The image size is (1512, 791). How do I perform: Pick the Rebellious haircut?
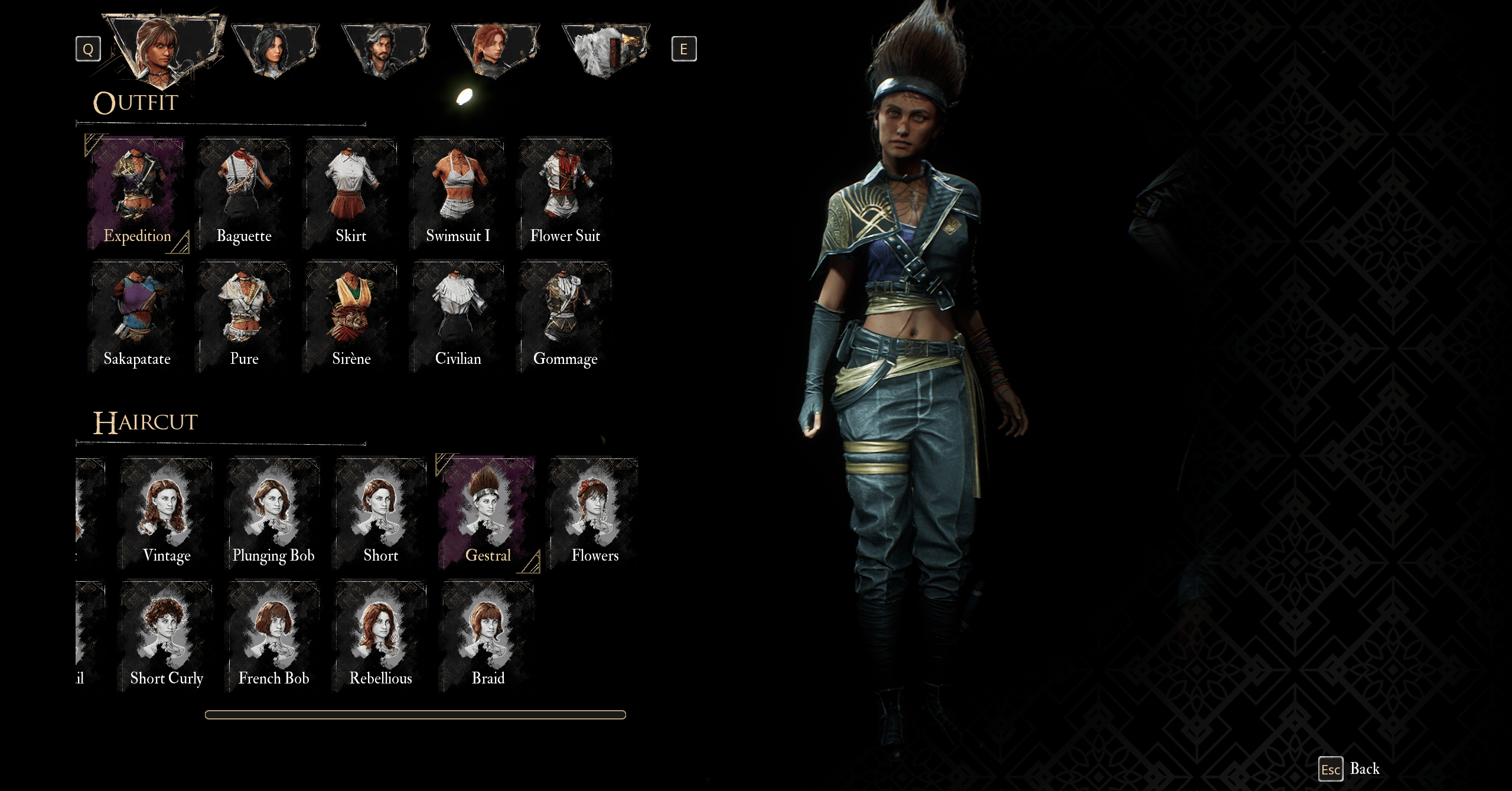[380, 636]
